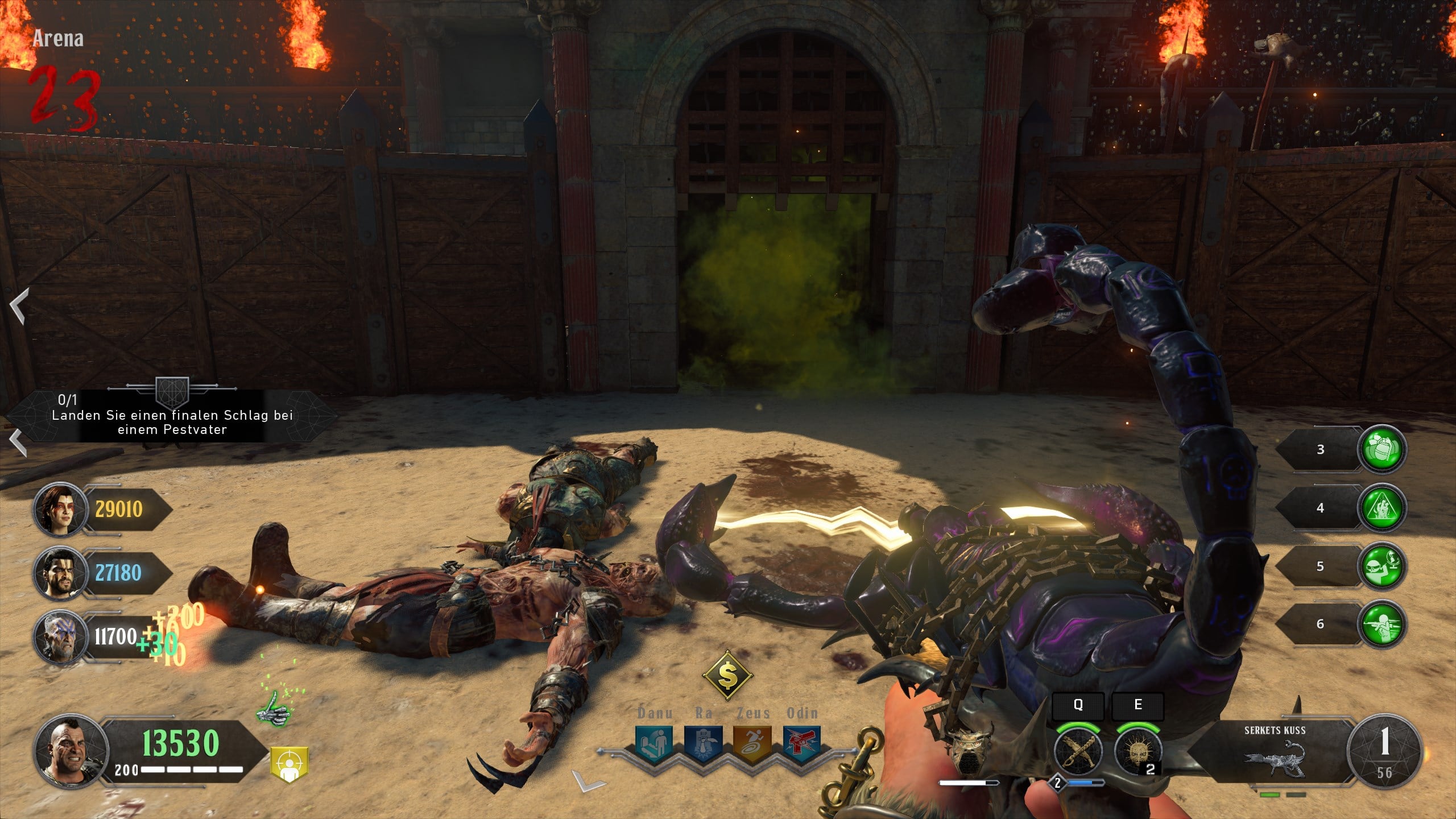Screen dimensions: 1456x819
Task: Activate the elixir in slot 5
Action: (1382, 566)
